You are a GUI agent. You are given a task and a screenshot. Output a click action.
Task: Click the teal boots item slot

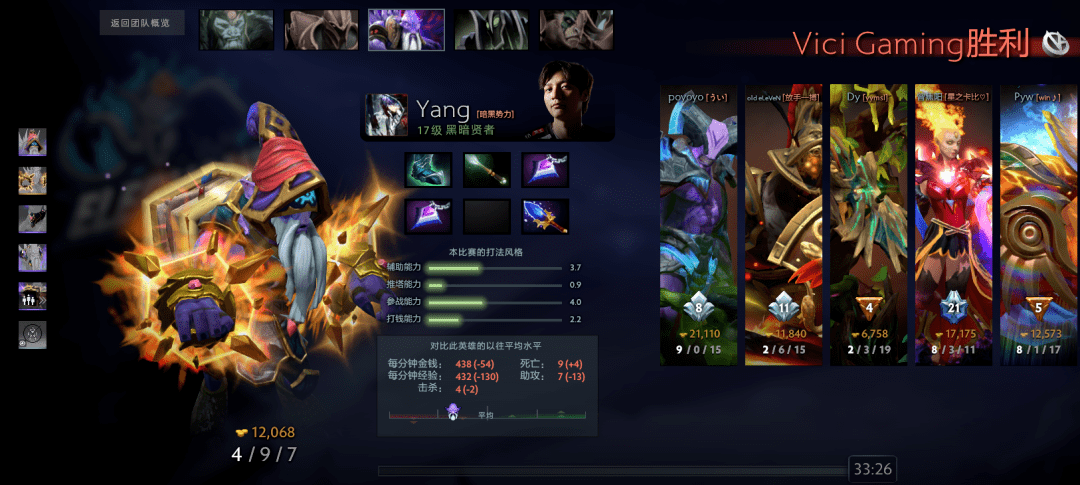click(428, 169)
